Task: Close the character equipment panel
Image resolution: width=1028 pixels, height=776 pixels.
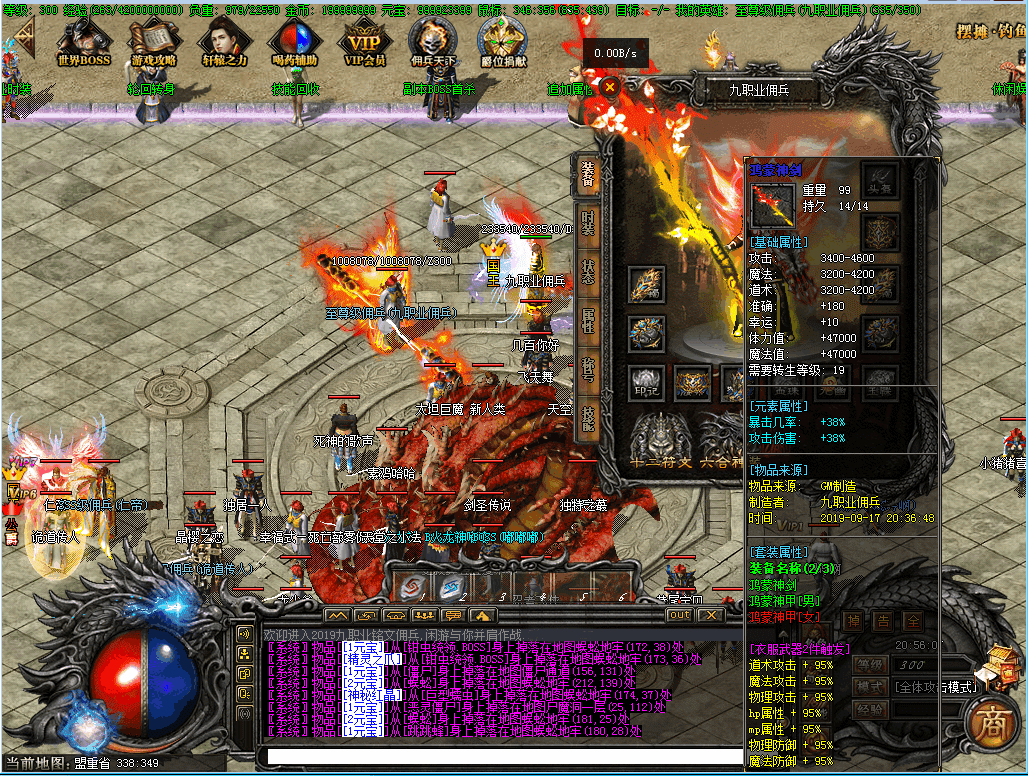Action: coord(609,87)
